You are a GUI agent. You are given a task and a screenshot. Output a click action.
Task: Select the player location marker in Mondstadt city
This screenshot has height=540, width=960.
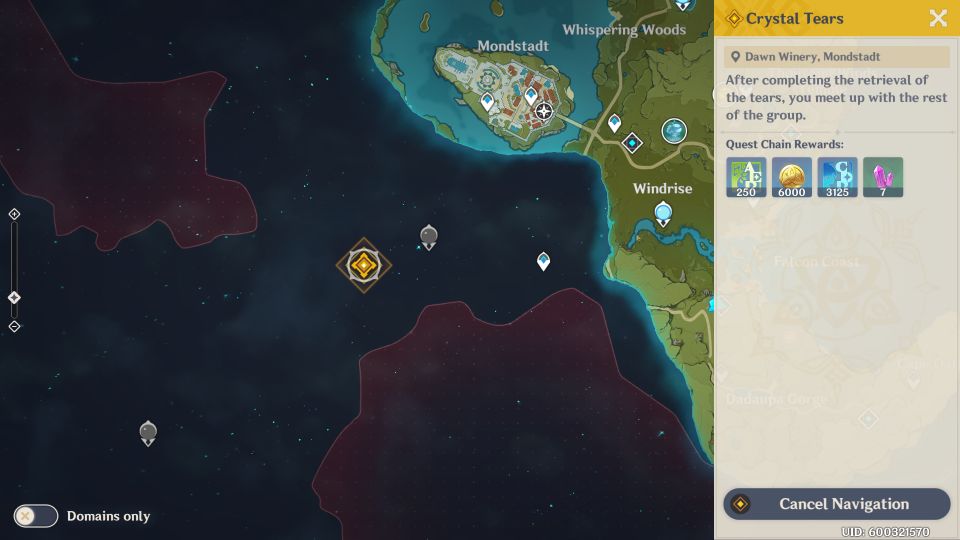pos(544,111)
